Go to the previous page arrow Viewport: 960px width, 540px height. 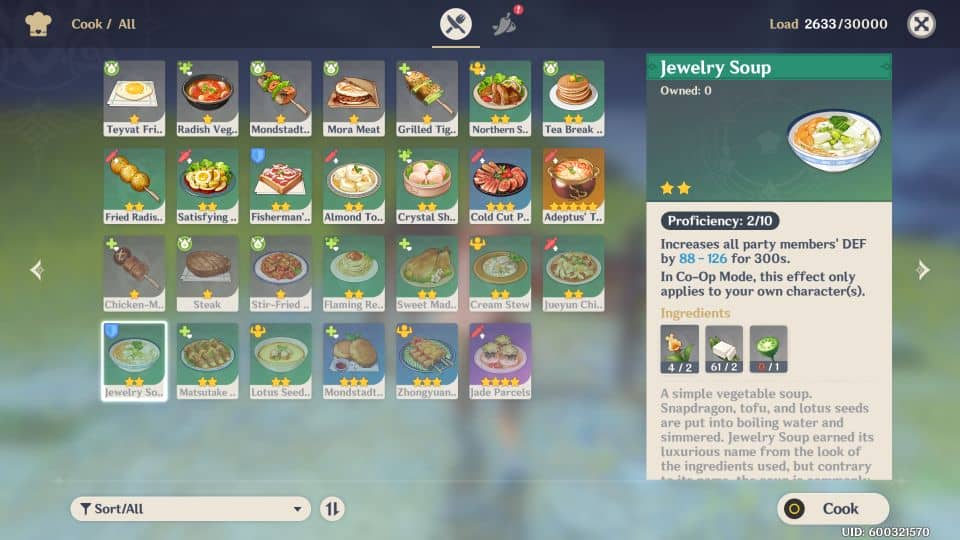tap(37, 269)
